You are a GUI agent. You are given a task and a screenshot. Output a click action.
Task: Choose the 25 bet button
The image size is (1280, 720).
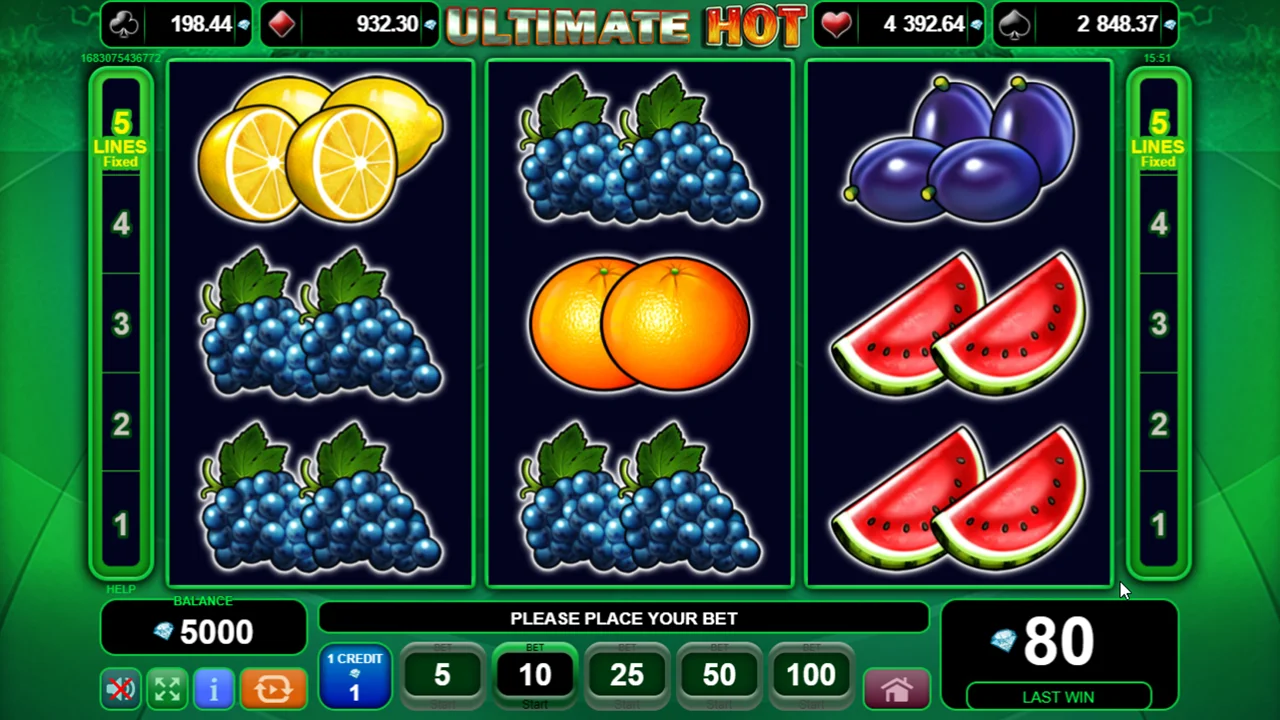point(627,676)
